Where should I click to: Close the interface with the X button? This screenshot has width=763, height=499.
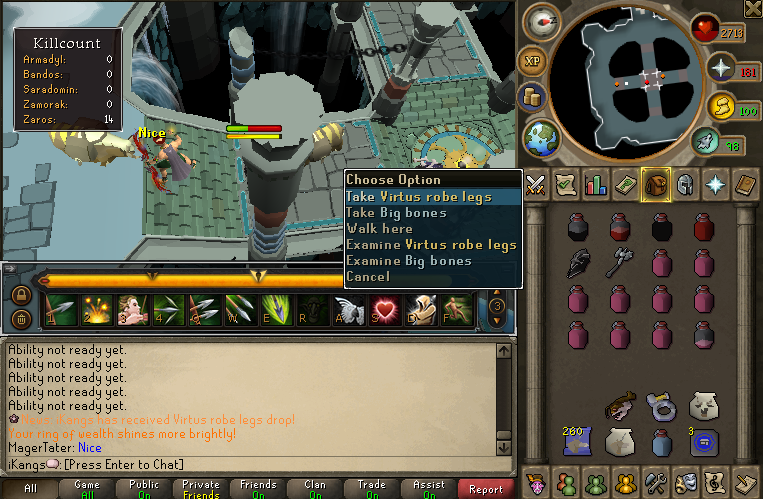752,9
